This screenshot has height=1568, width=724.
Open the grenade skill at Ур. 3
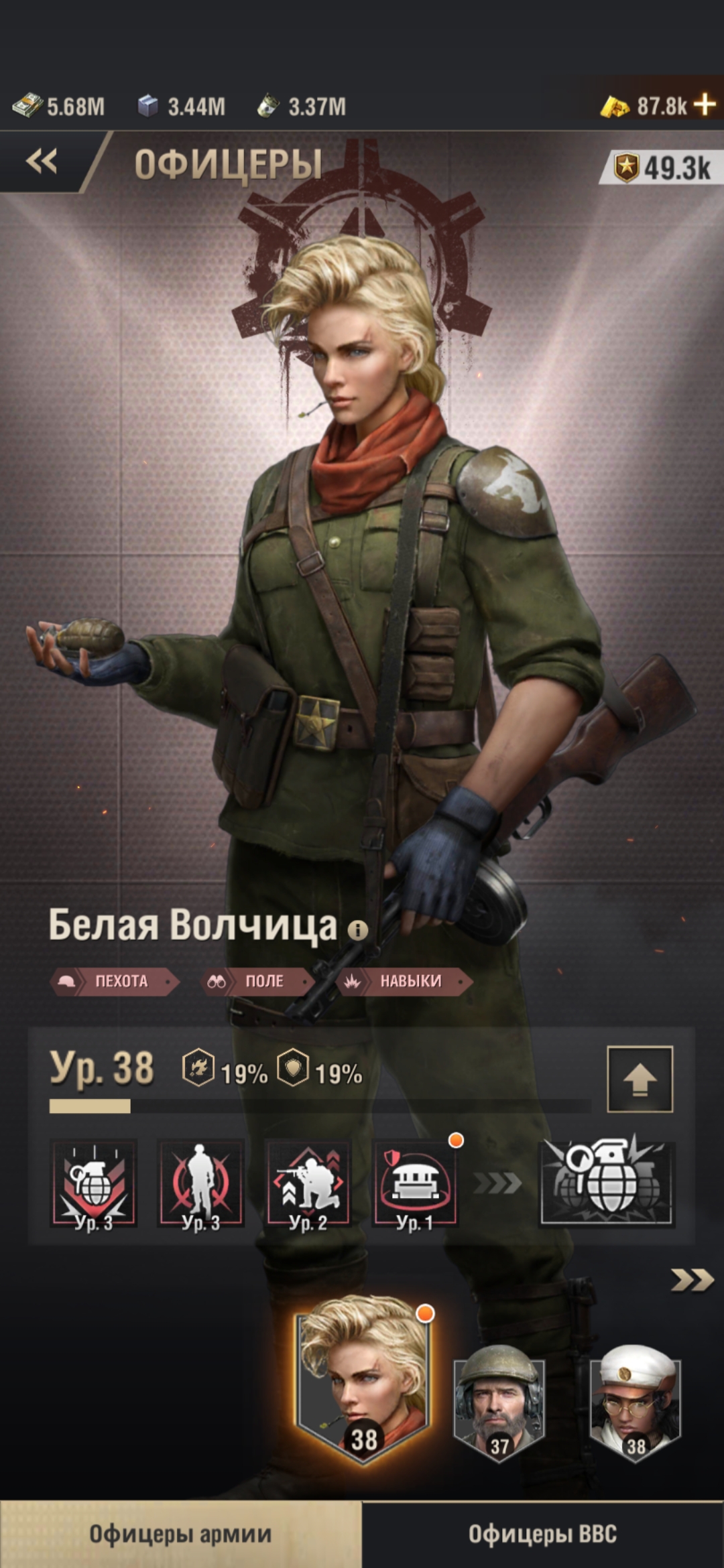pos(94,1184)
